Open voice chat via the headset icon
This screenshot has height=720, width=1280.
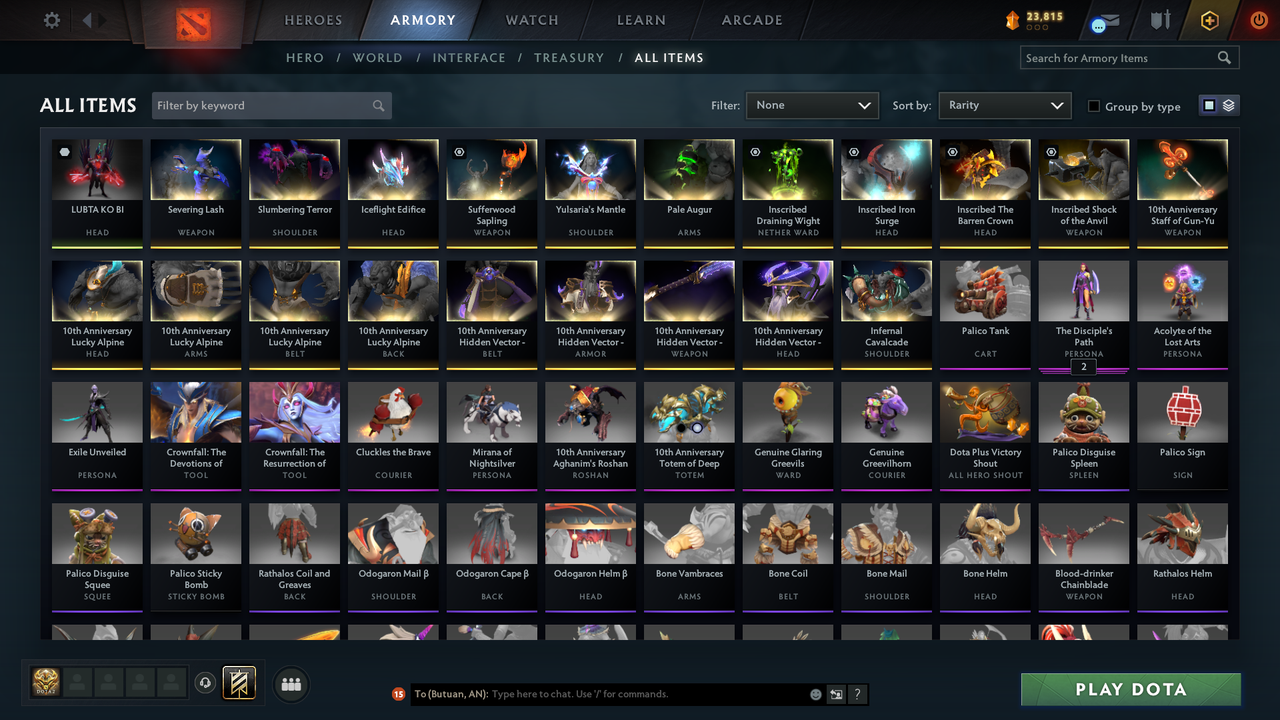206,683
